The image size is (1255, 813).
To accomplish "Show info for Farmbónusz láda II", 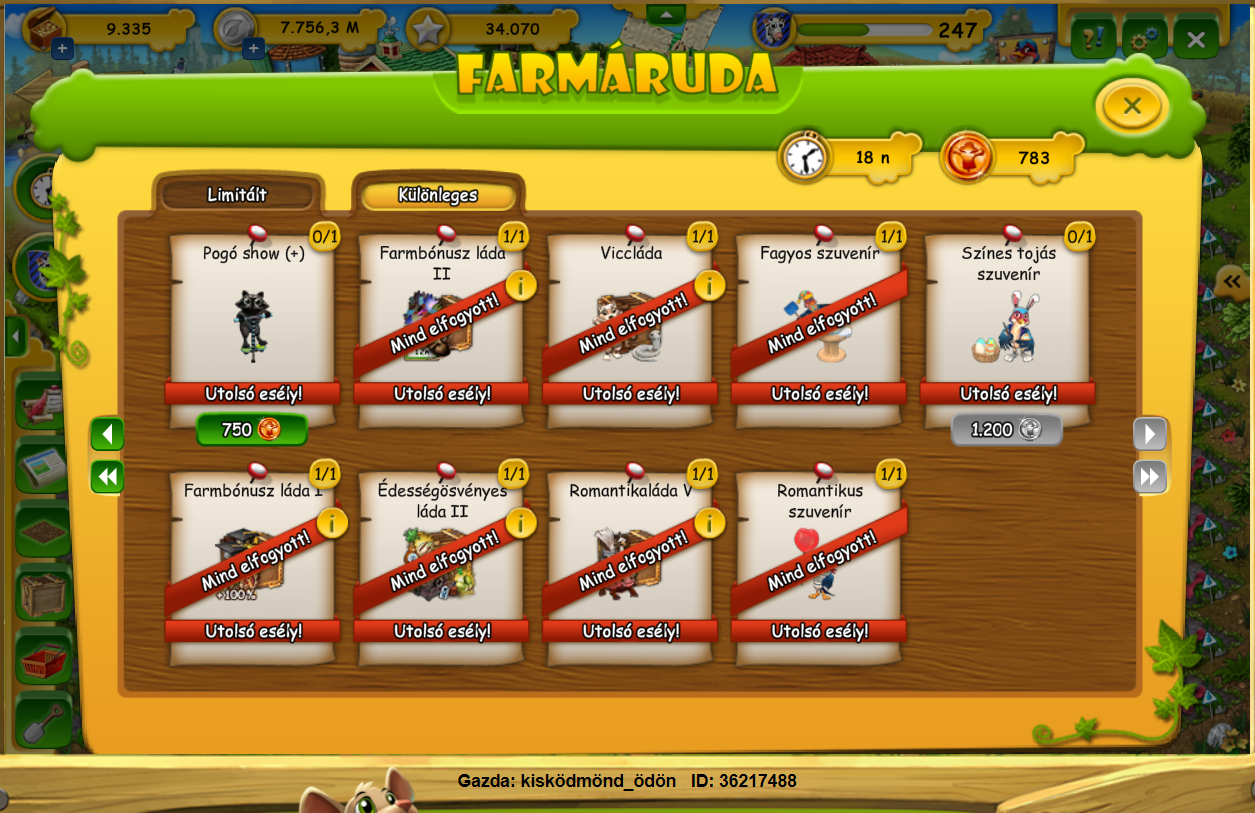I will pyautogui.click(x=520, y=285).
